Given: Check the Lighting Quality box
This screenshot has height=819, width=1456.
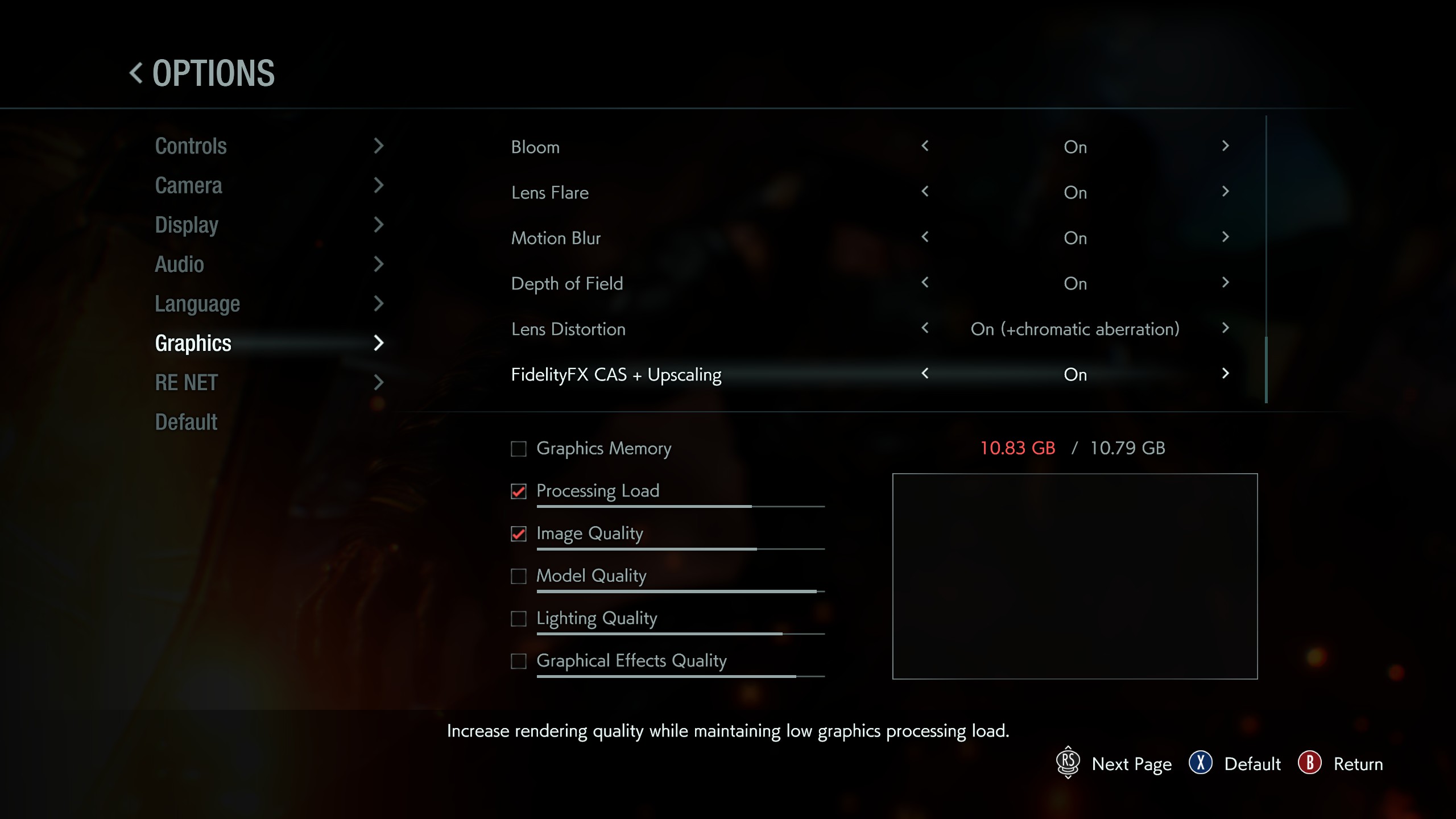Looking at the screenshot, I should (x=518, y=619).
